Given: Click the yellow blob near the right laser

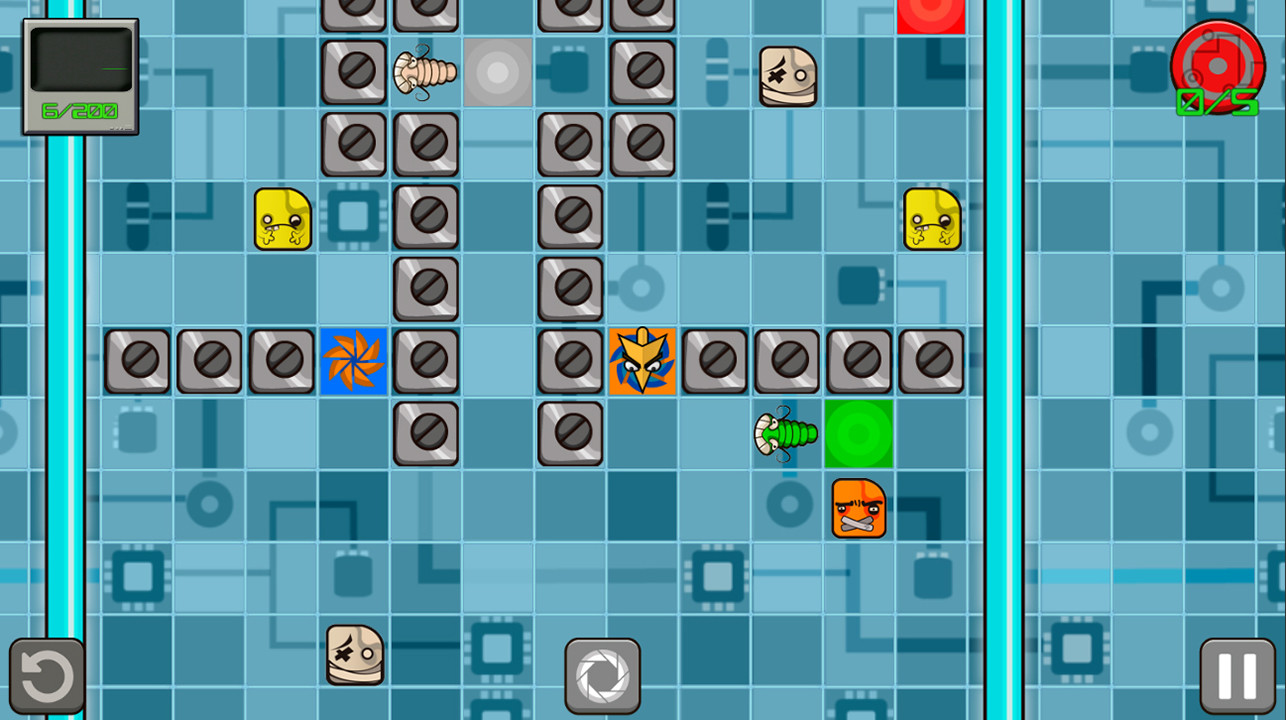Looking at the screenshot, I should [x=932, y=218].
